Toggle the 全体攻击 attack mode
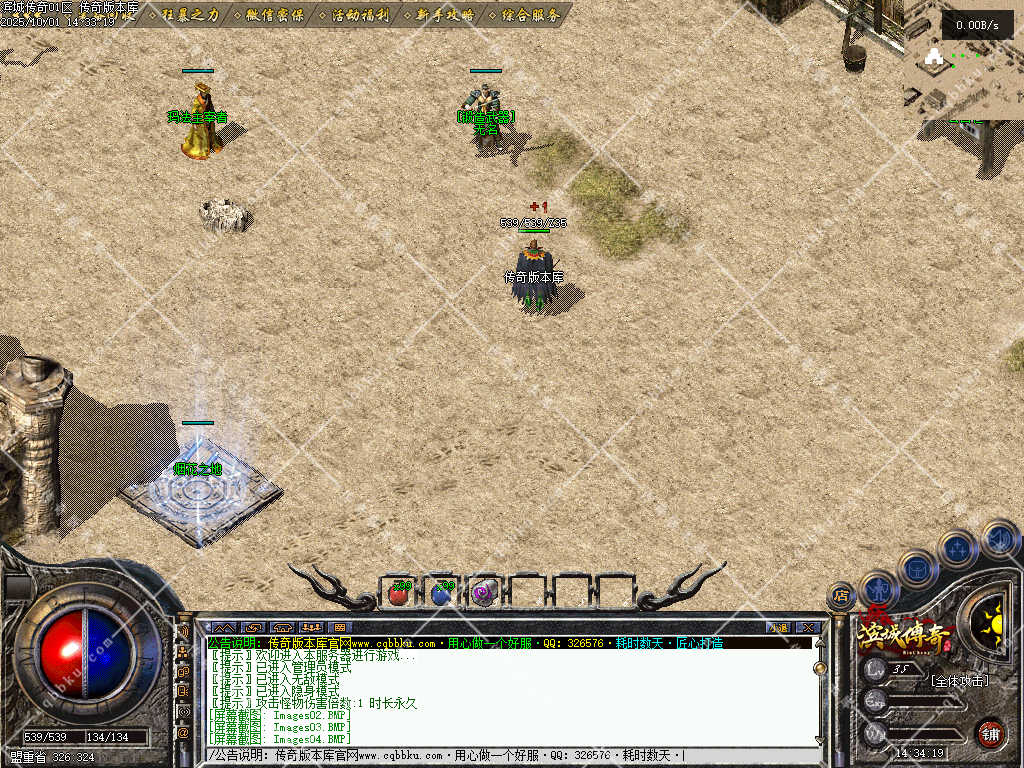This screenshot has width=1024, height=768. point(958,681)
